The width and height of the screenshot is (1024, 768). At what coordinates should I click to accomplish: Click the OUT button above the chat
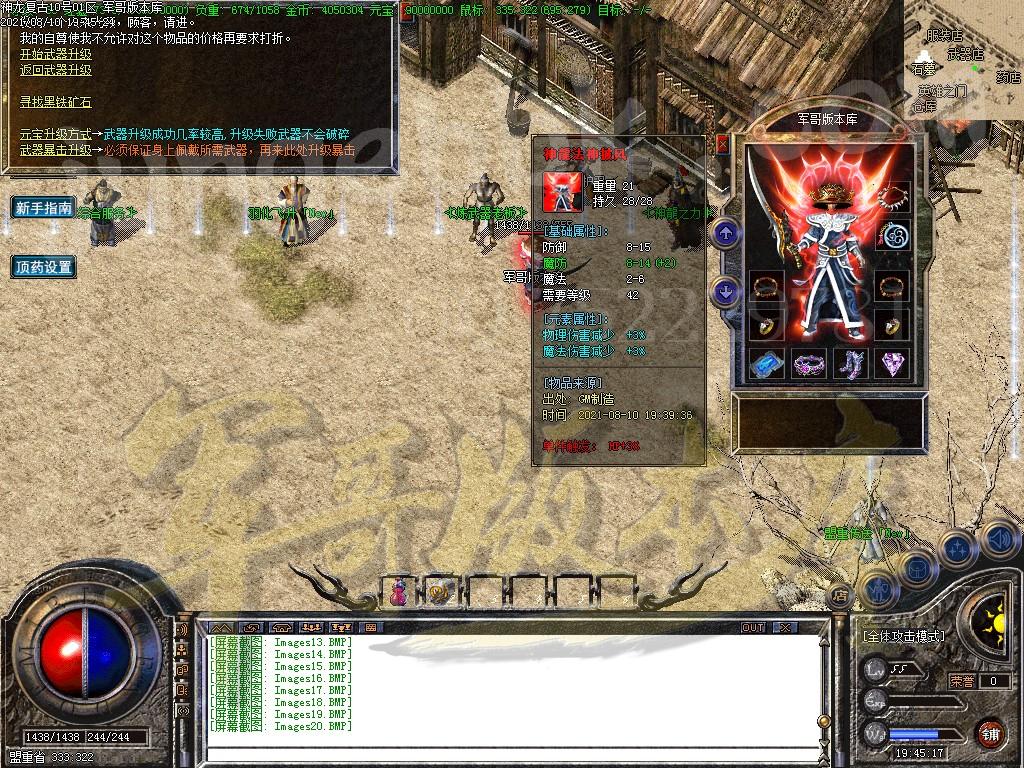753,627
